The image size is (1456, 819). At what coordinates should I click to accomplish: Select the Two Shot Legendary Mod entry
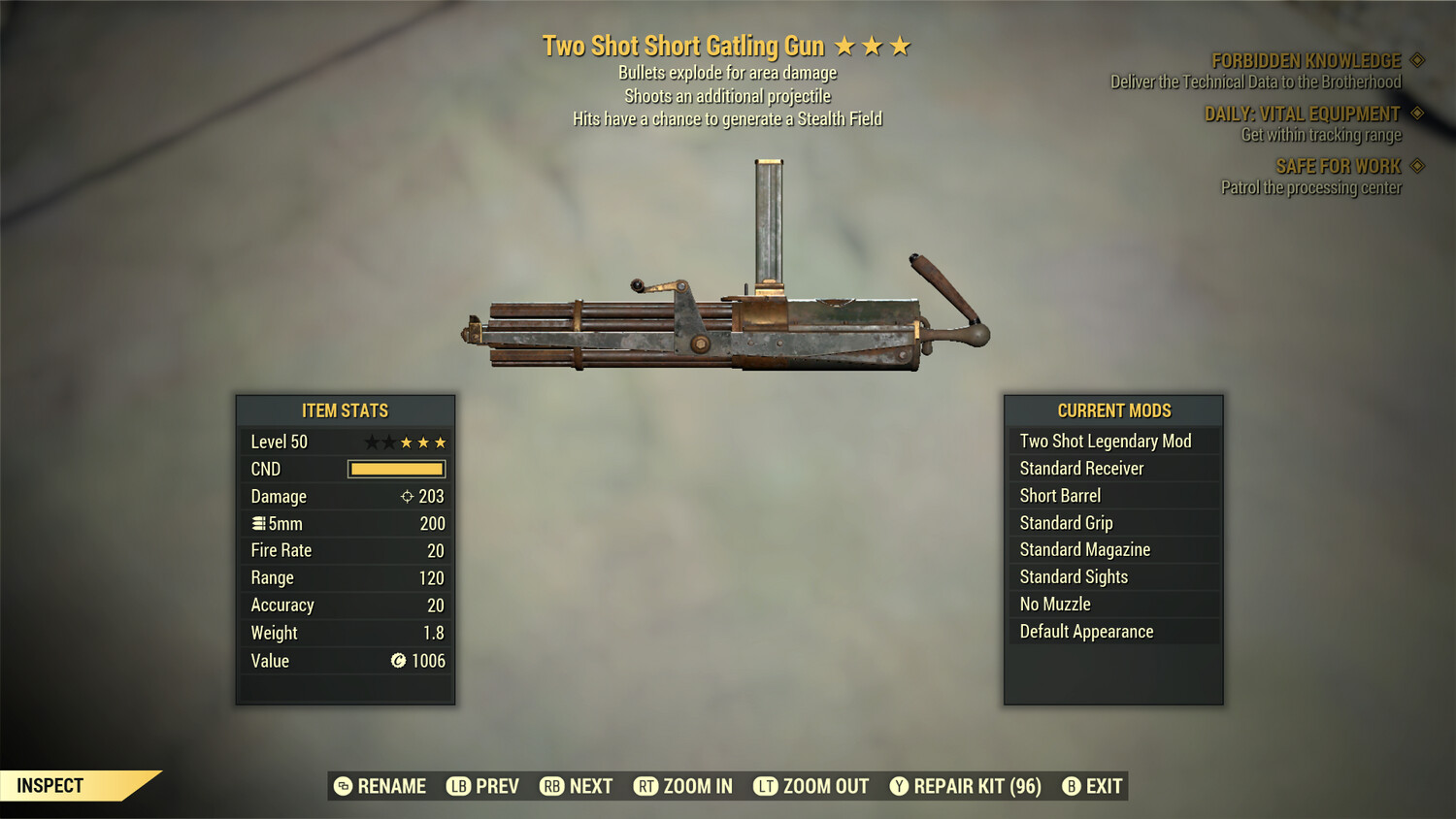(x=1105, y=441)
